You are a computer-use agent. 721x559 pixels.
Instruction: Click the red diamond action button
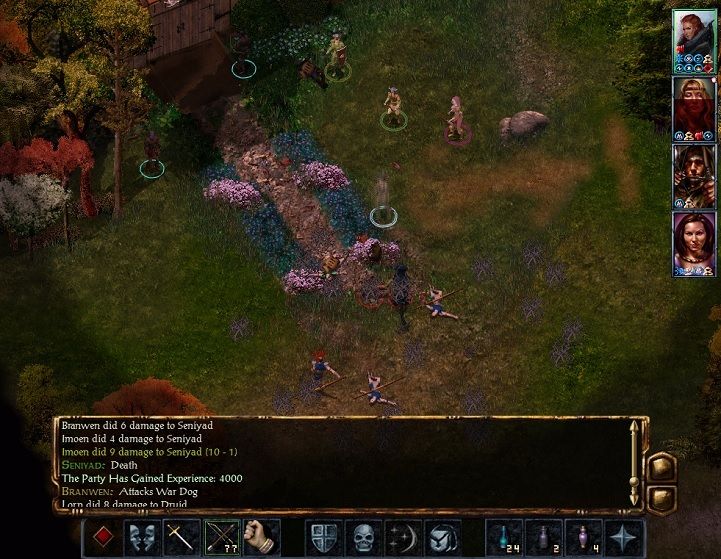point(101,537)
